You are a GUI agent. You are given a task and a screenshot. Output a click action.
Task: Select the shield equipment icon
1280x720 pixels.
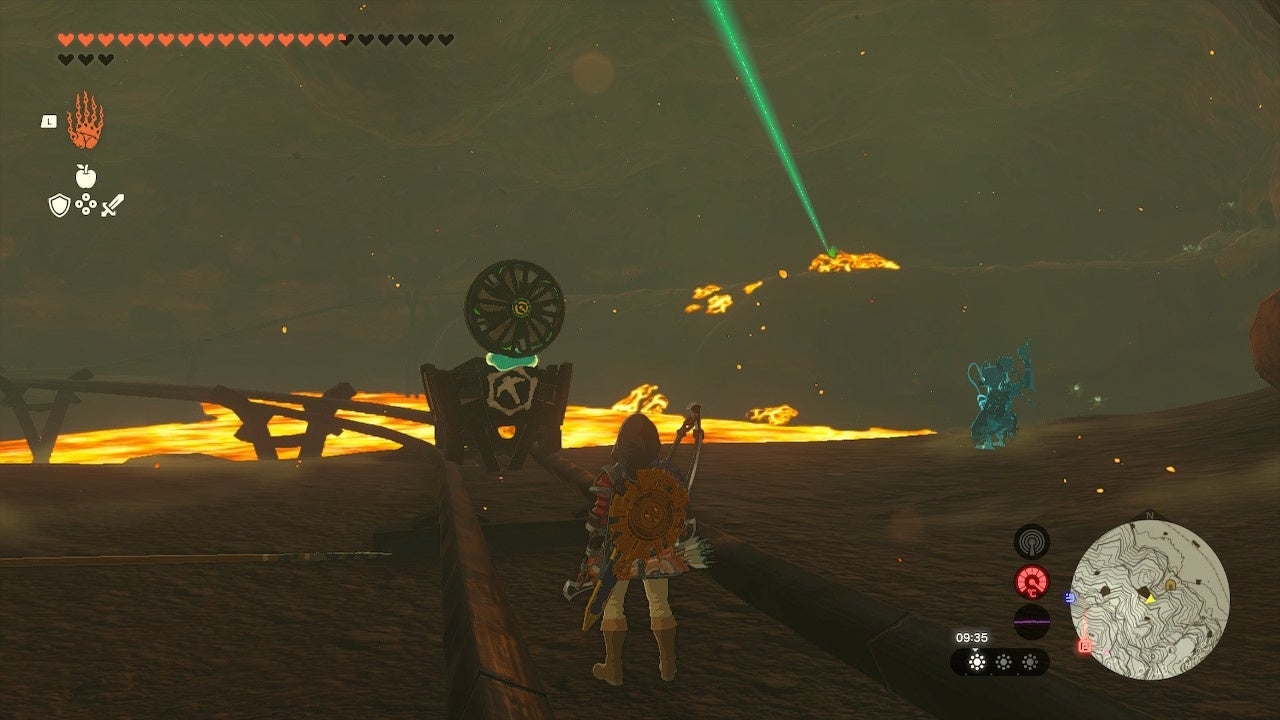(x=59, y=203)
